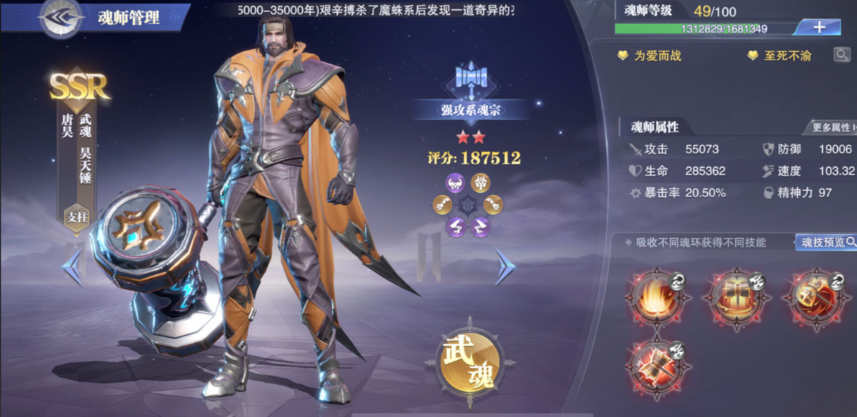Tap the 支柱 role tag
This screenshot has height=417, width=857.
pyautogui.click(x=77, y=216)
